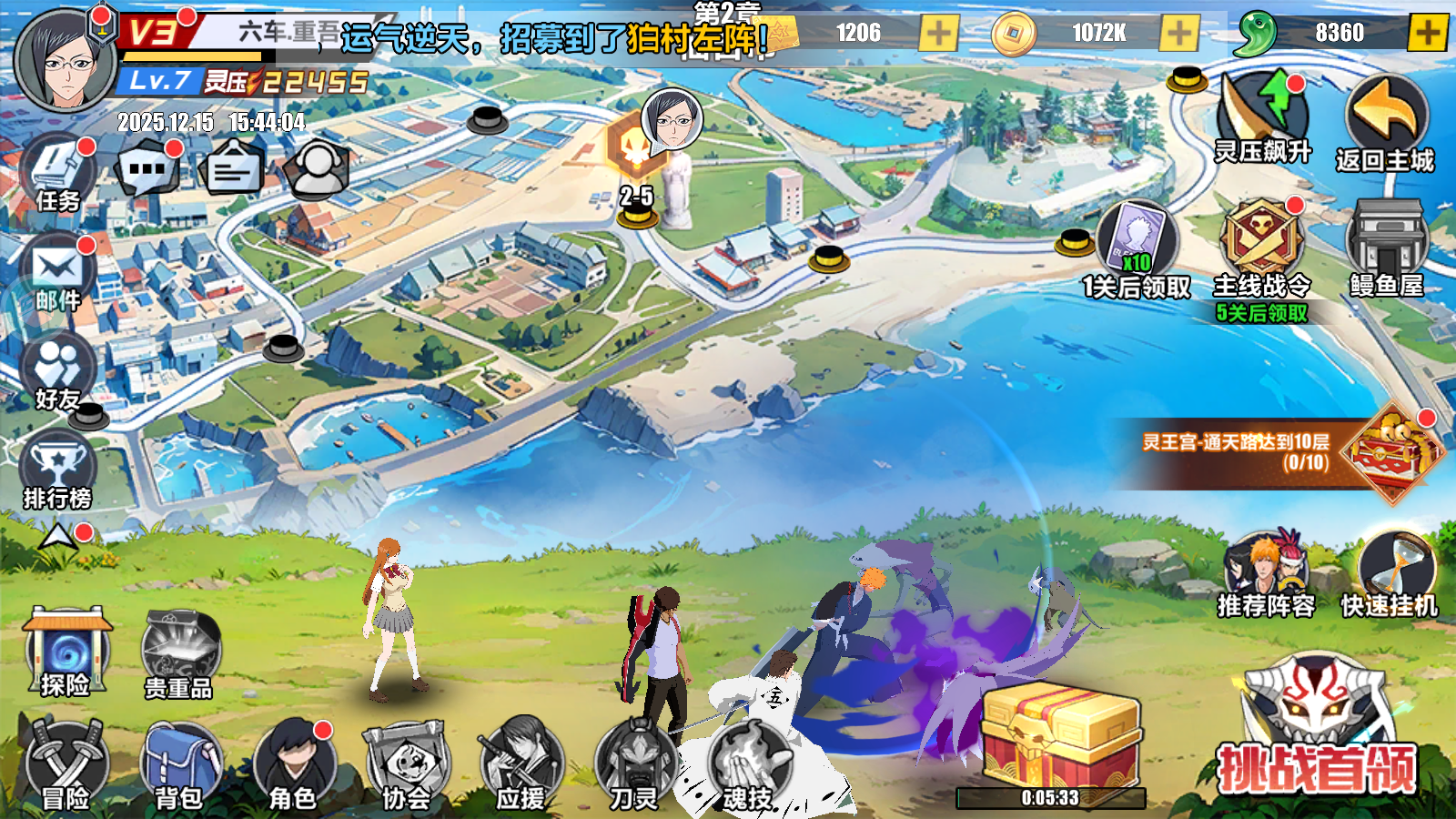Open the 排行榜 leaderboard
Viewport: 1456px width, 819px height.
pyautogui.click(x=56, y=469)
